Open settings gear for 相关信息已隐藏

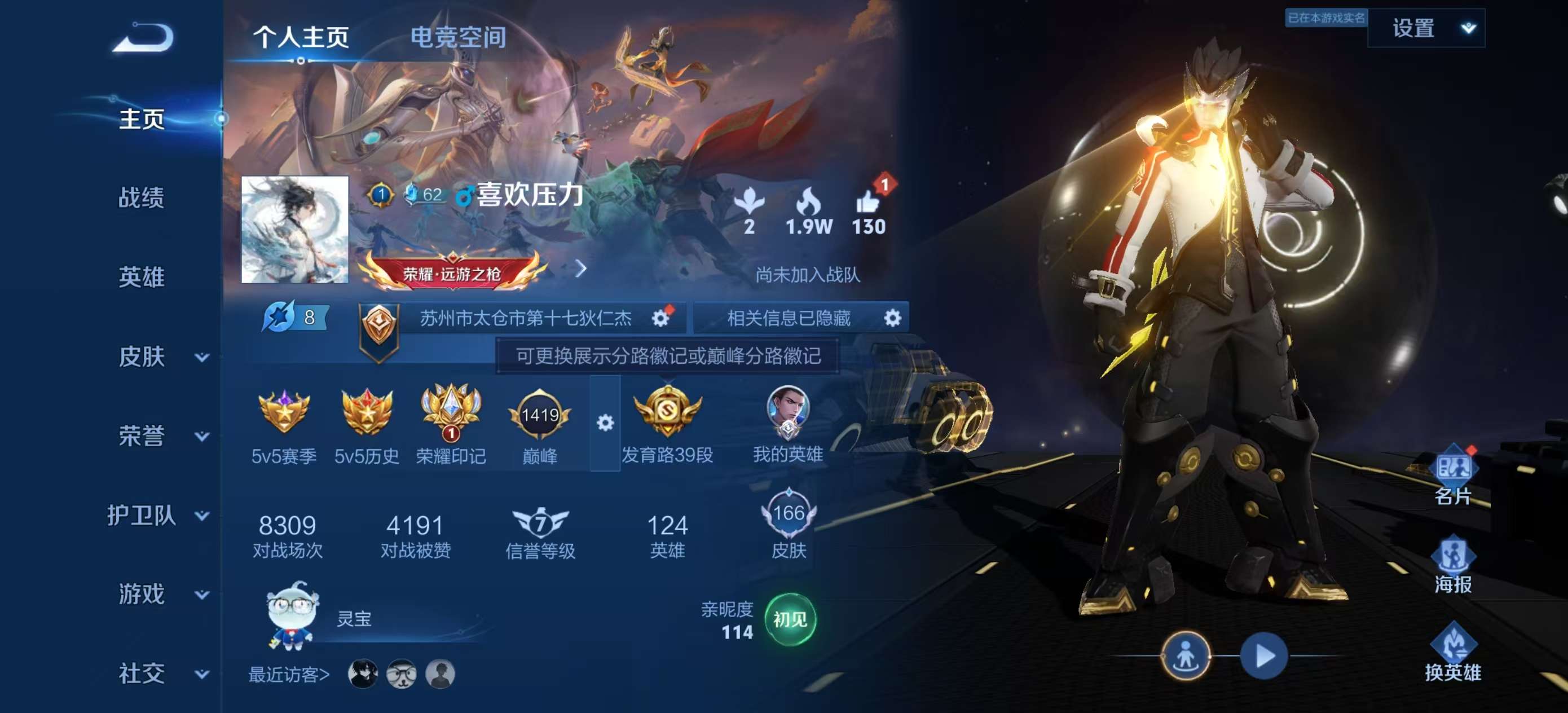(893, 317)
